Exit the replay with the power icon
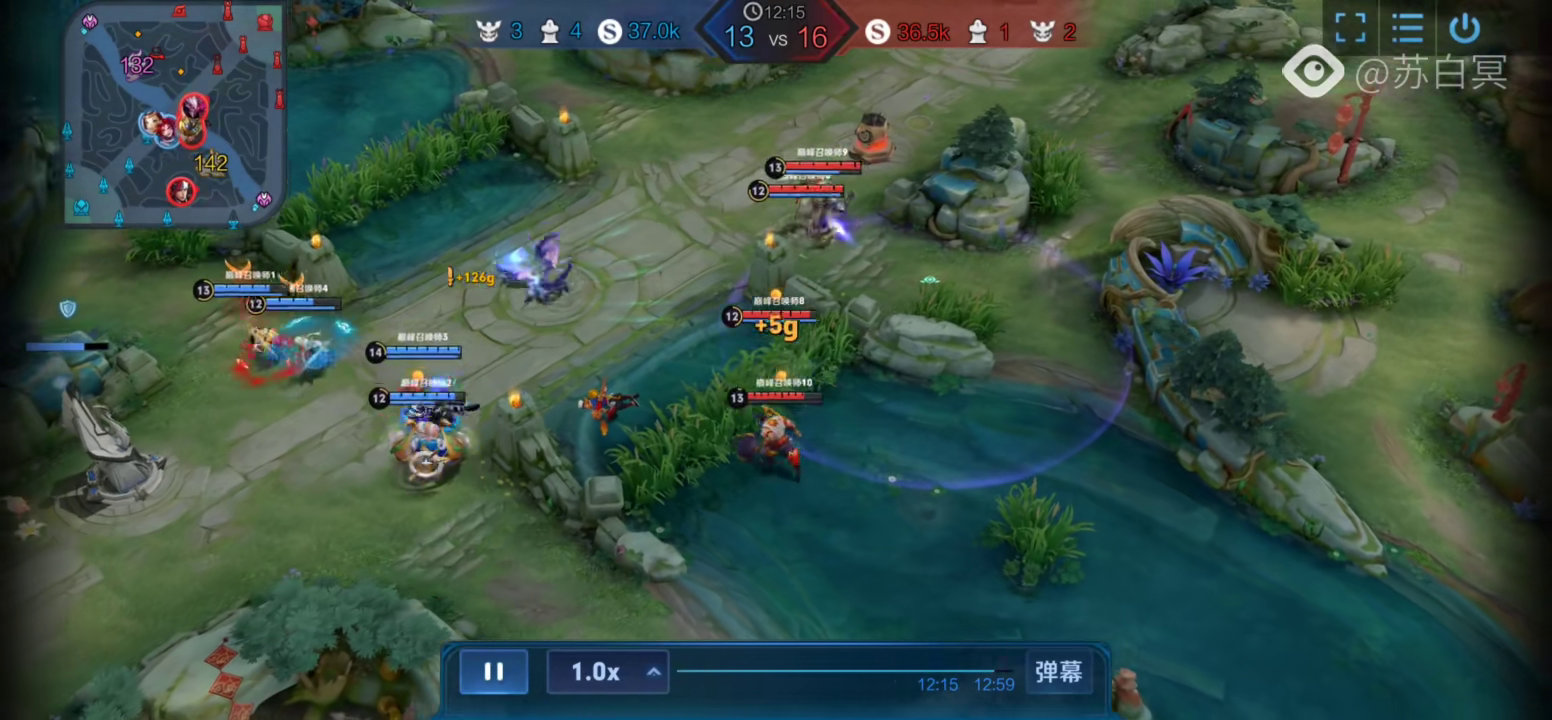Screen dimensions: 1552x720 (x=1464, y=28)
